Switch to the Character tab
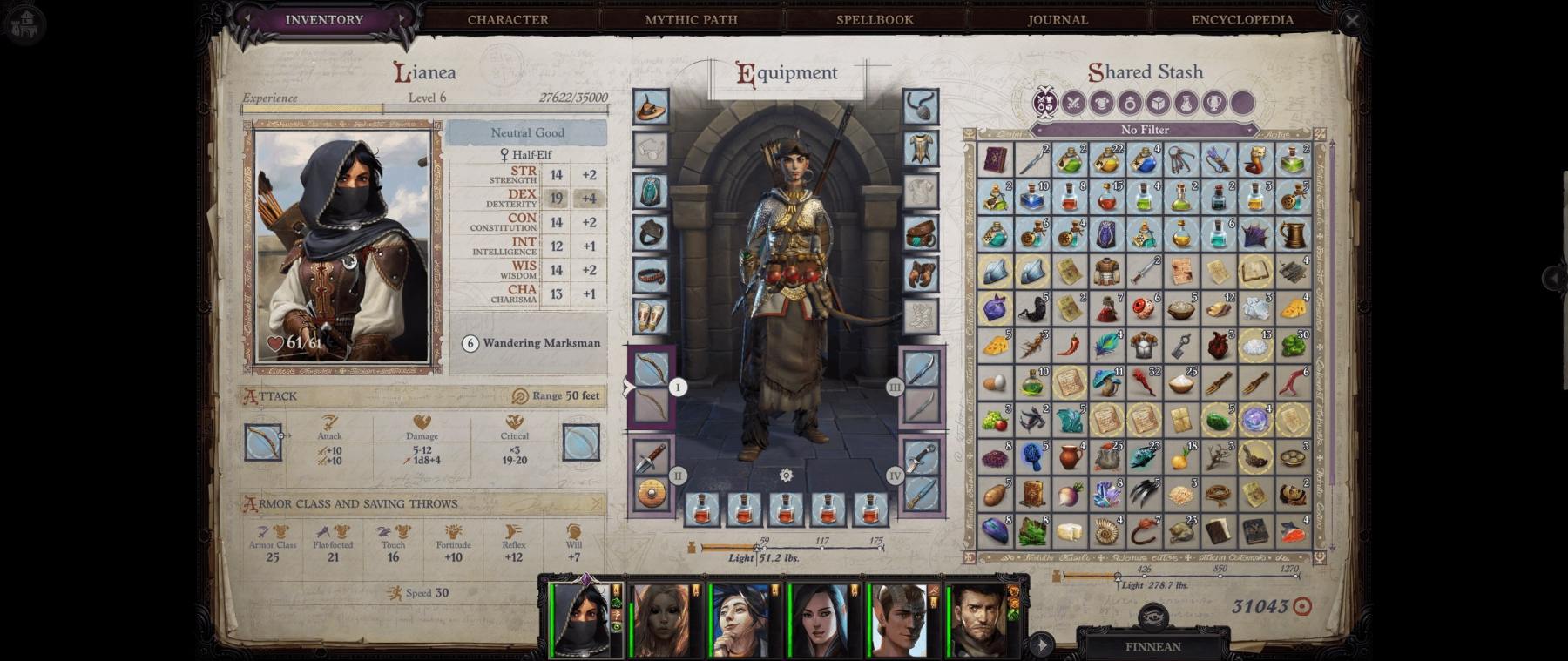 coord(507,19)
